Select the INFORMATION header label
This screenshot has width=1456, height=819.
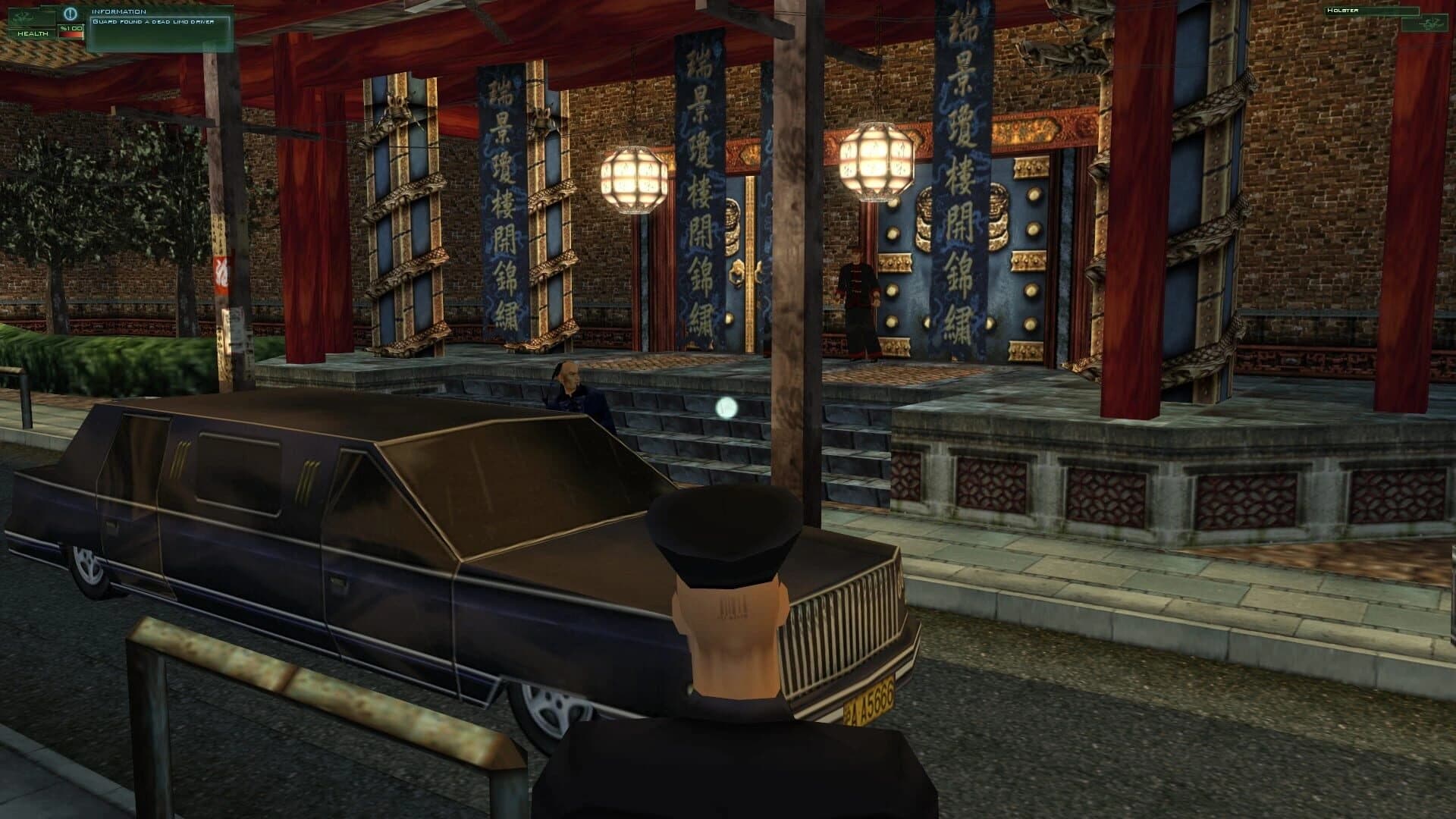pyautogui.click(x=118, y=11)
